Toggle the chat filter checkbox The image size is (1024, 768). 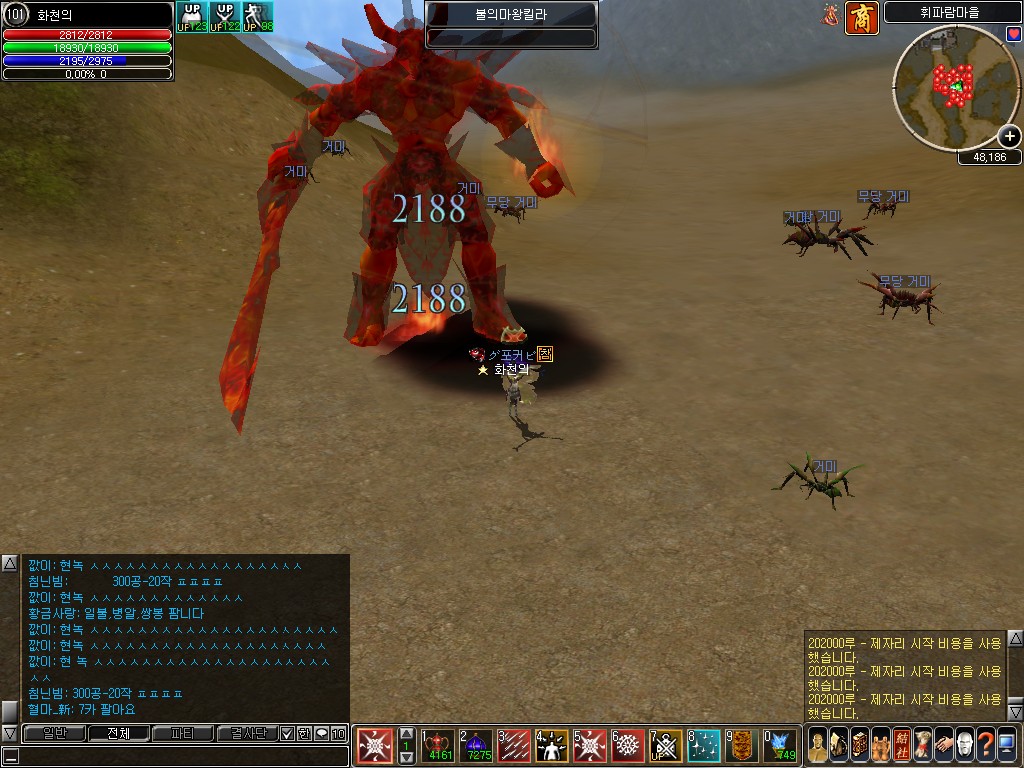click(287, 733)
